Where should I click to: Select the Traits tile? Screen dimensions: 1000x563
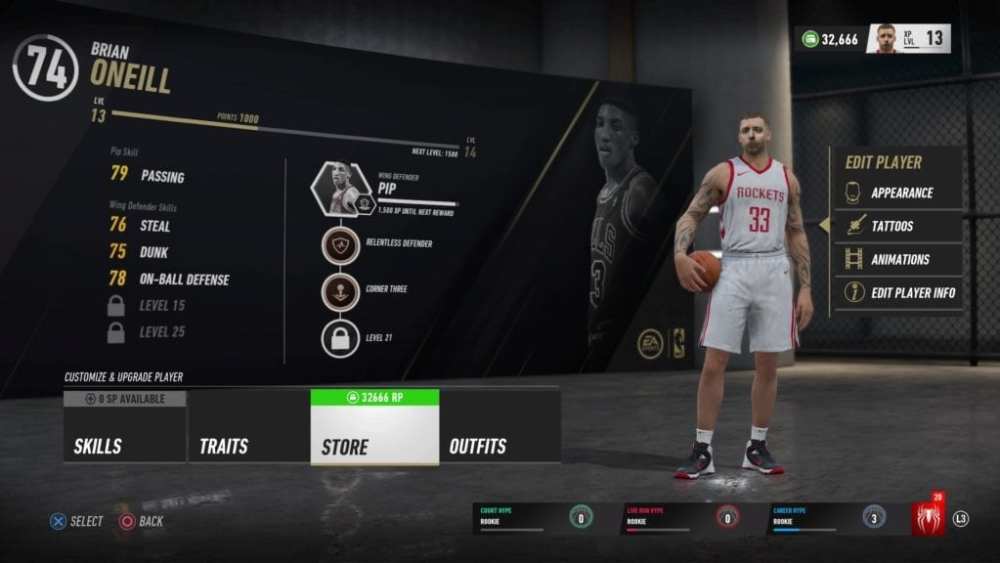(x=249, y=426)
